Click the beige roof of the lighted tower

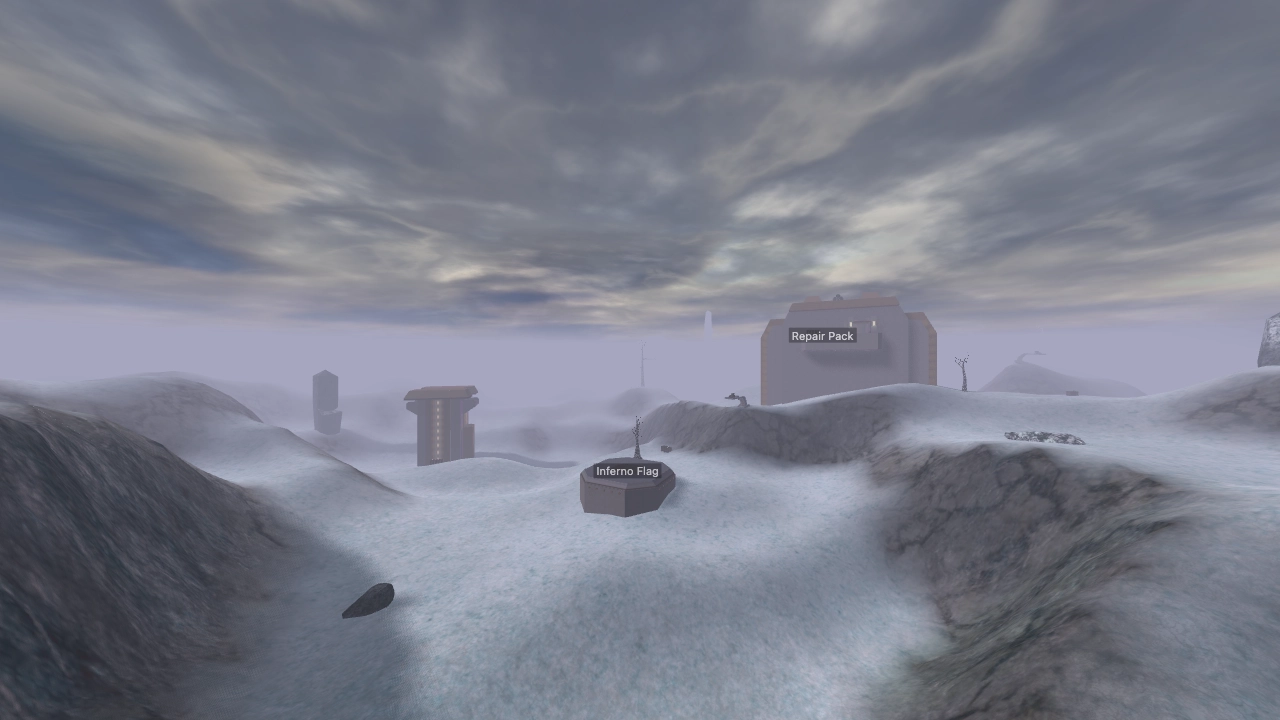click(440, 390)
